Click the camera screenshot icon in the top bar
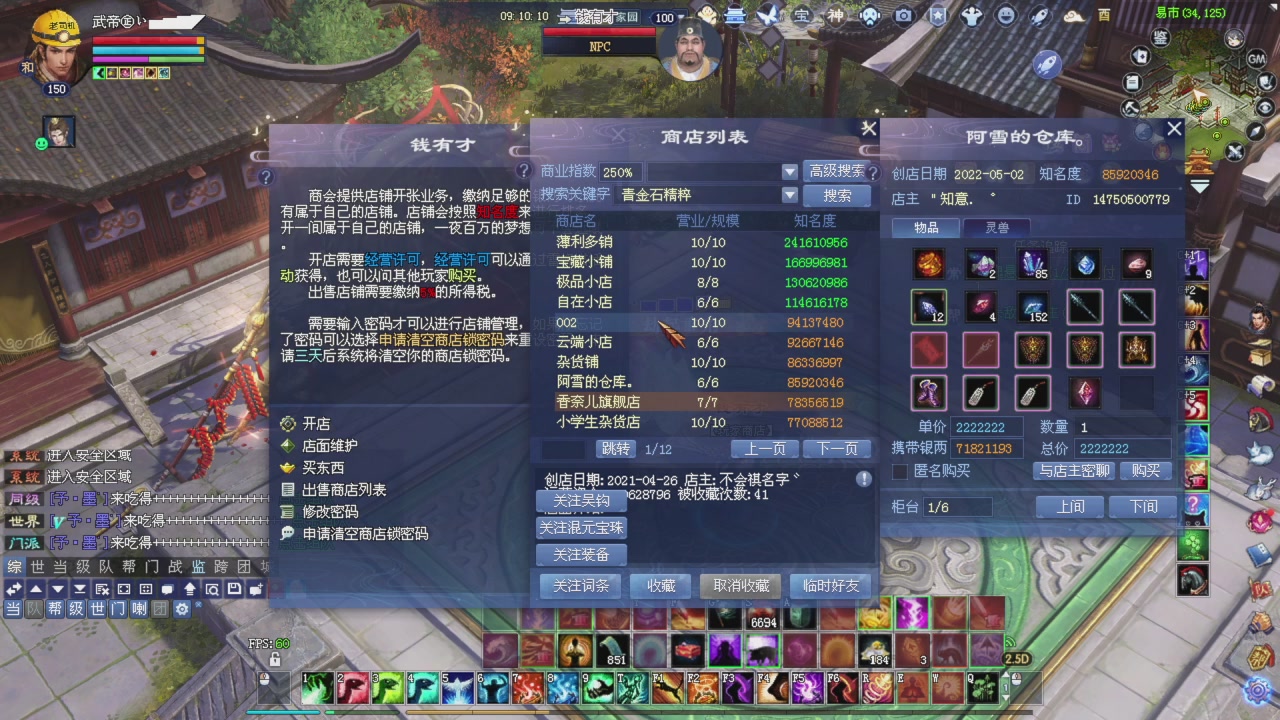1280x720 pixels. point(902,14)
